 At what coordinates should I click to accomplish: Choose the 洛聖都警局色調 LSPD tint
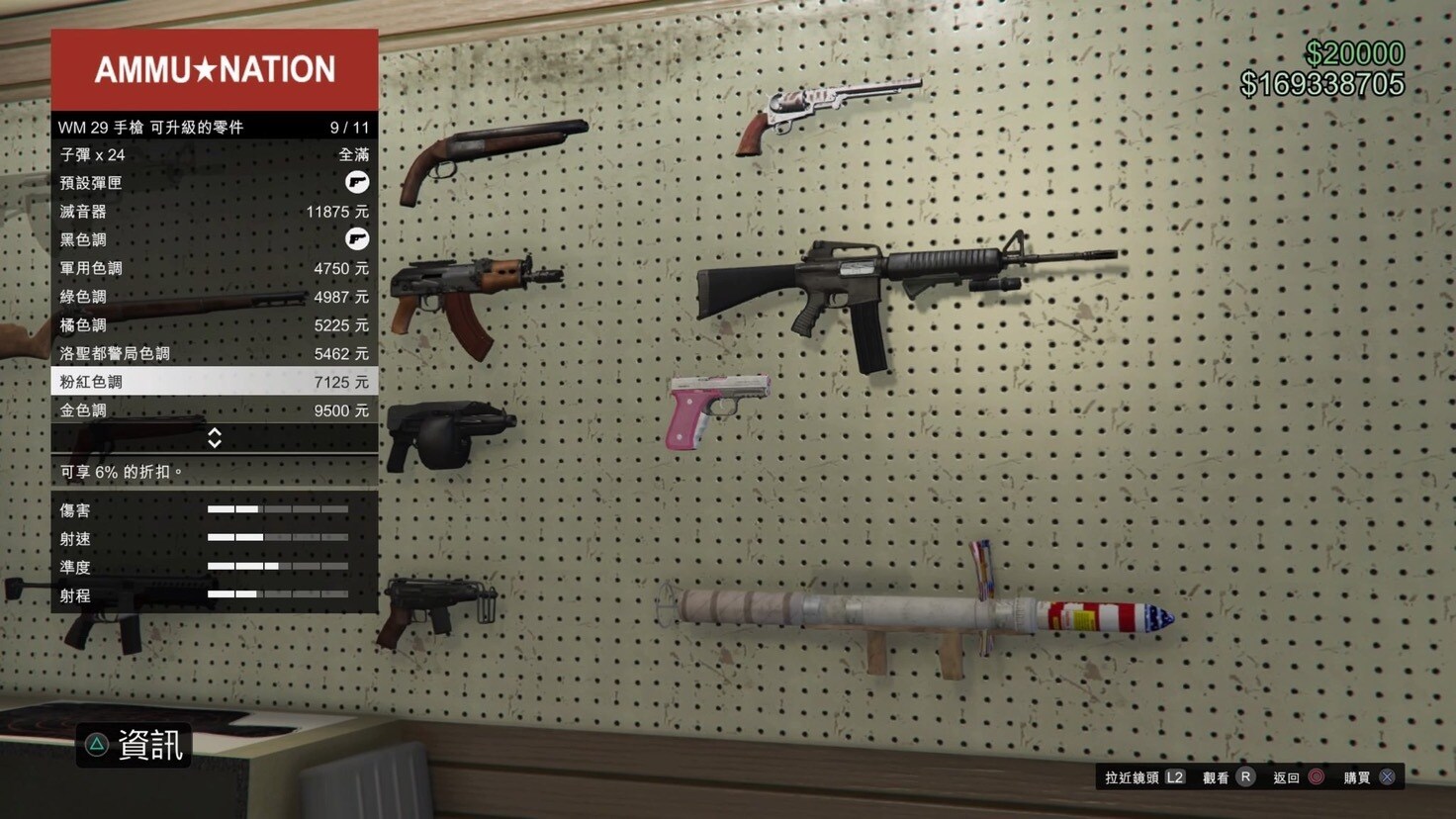(214, 353)
